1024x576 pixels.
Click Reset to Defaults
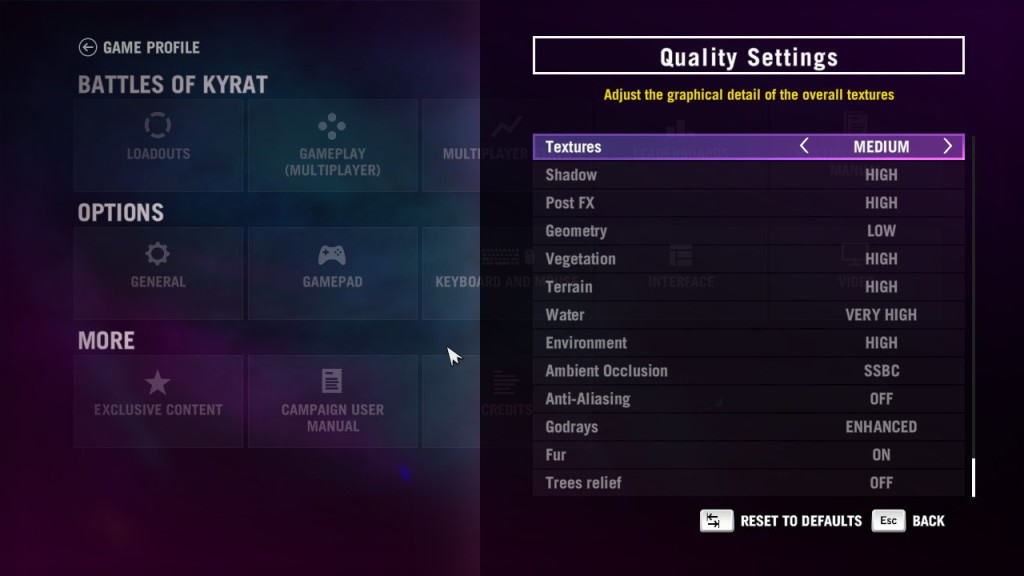(781, 521)
